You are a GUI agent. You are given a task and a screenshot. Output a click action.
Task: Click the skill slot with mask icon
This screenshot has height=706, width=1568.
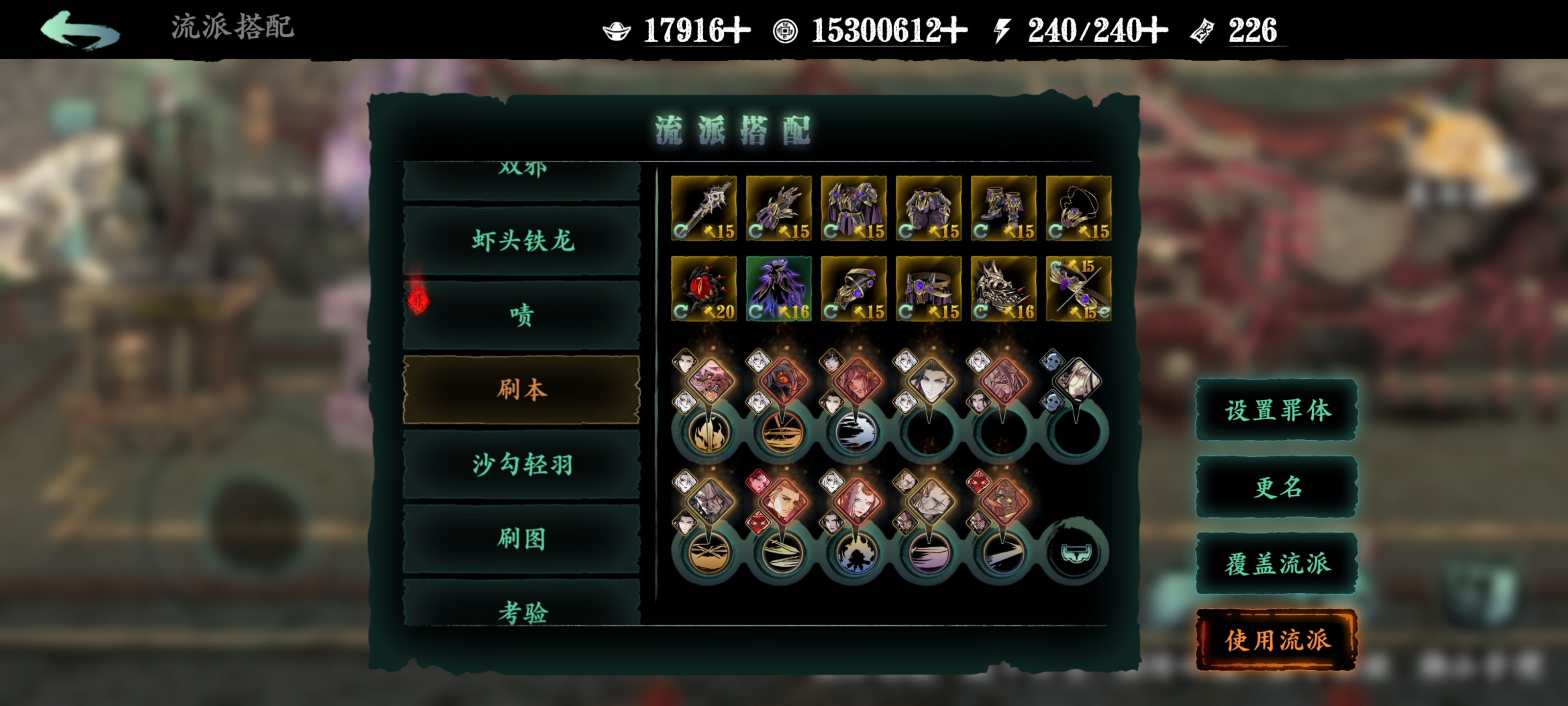coord(1076,552)
